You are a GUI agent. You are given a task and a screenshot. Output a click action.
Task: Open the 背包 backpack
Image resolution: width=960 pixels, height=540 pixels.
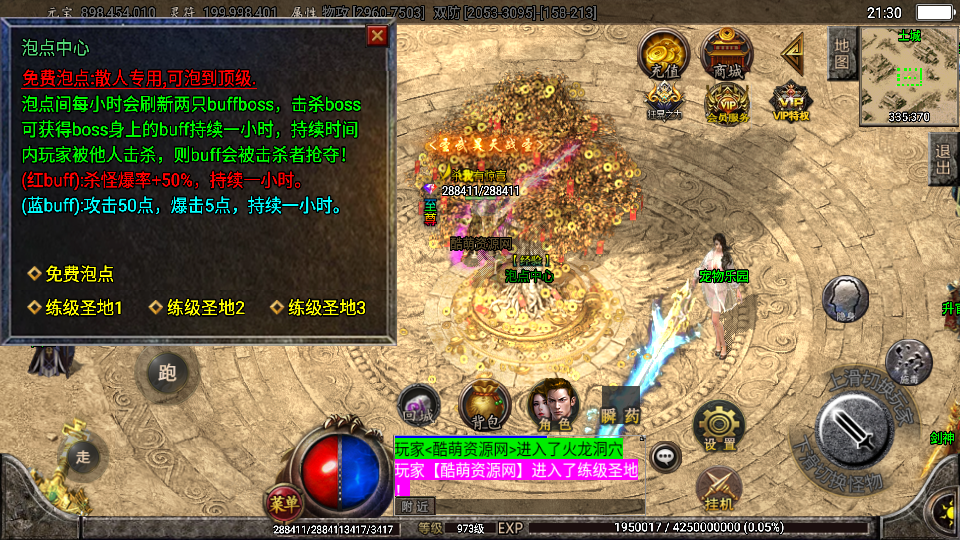click(x=484, y=404)
